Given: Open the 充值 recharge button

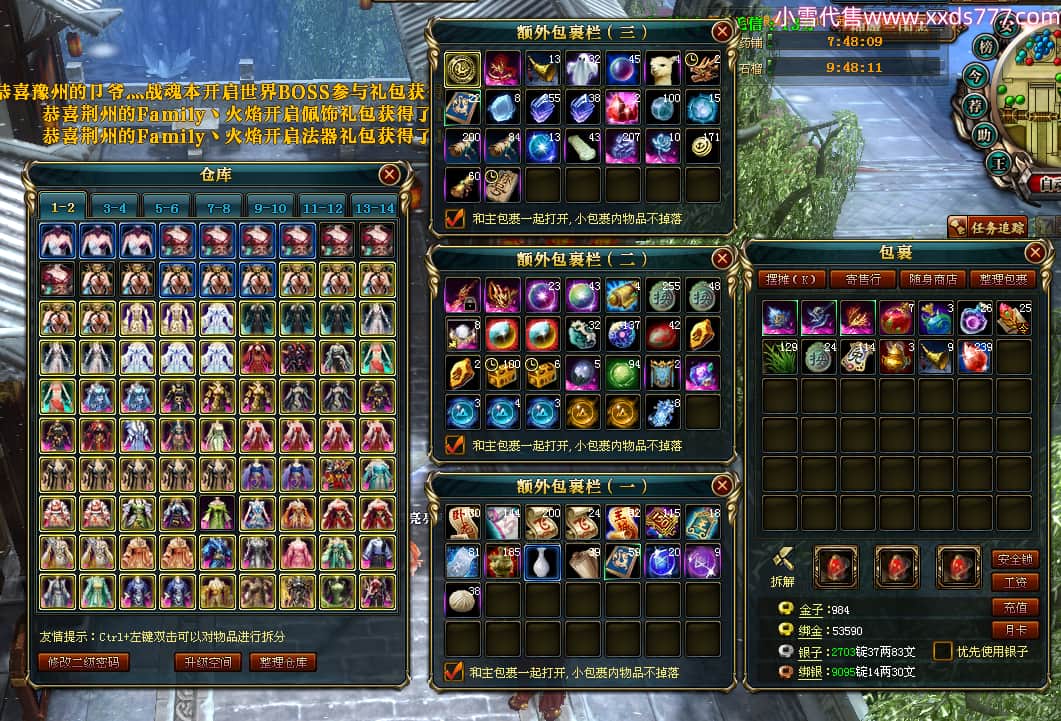Looking at the screenshot, I should click(x=1015, y=607).
